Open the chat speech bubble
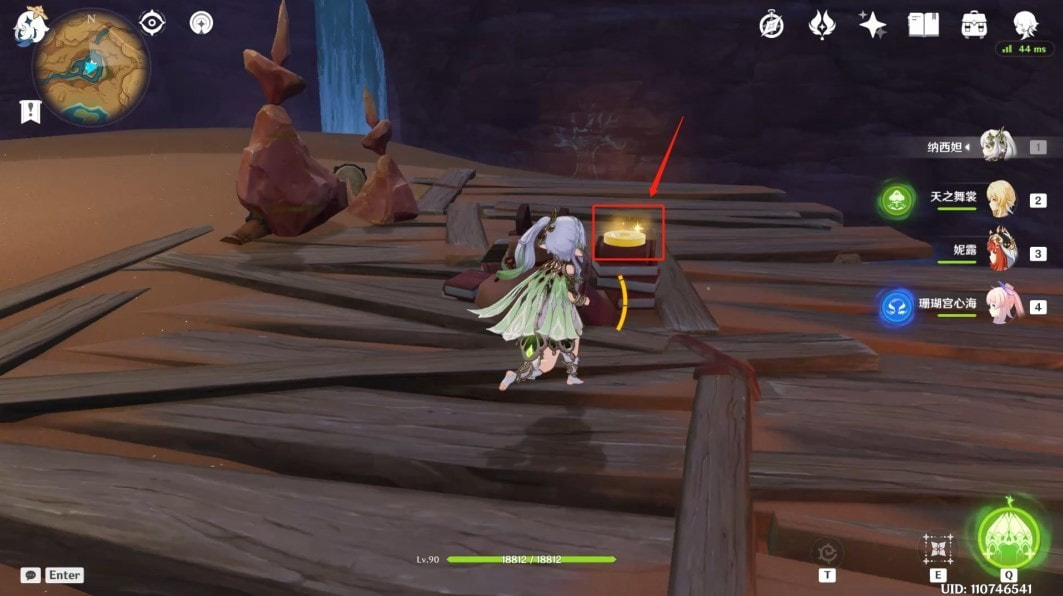 point(31,575)
